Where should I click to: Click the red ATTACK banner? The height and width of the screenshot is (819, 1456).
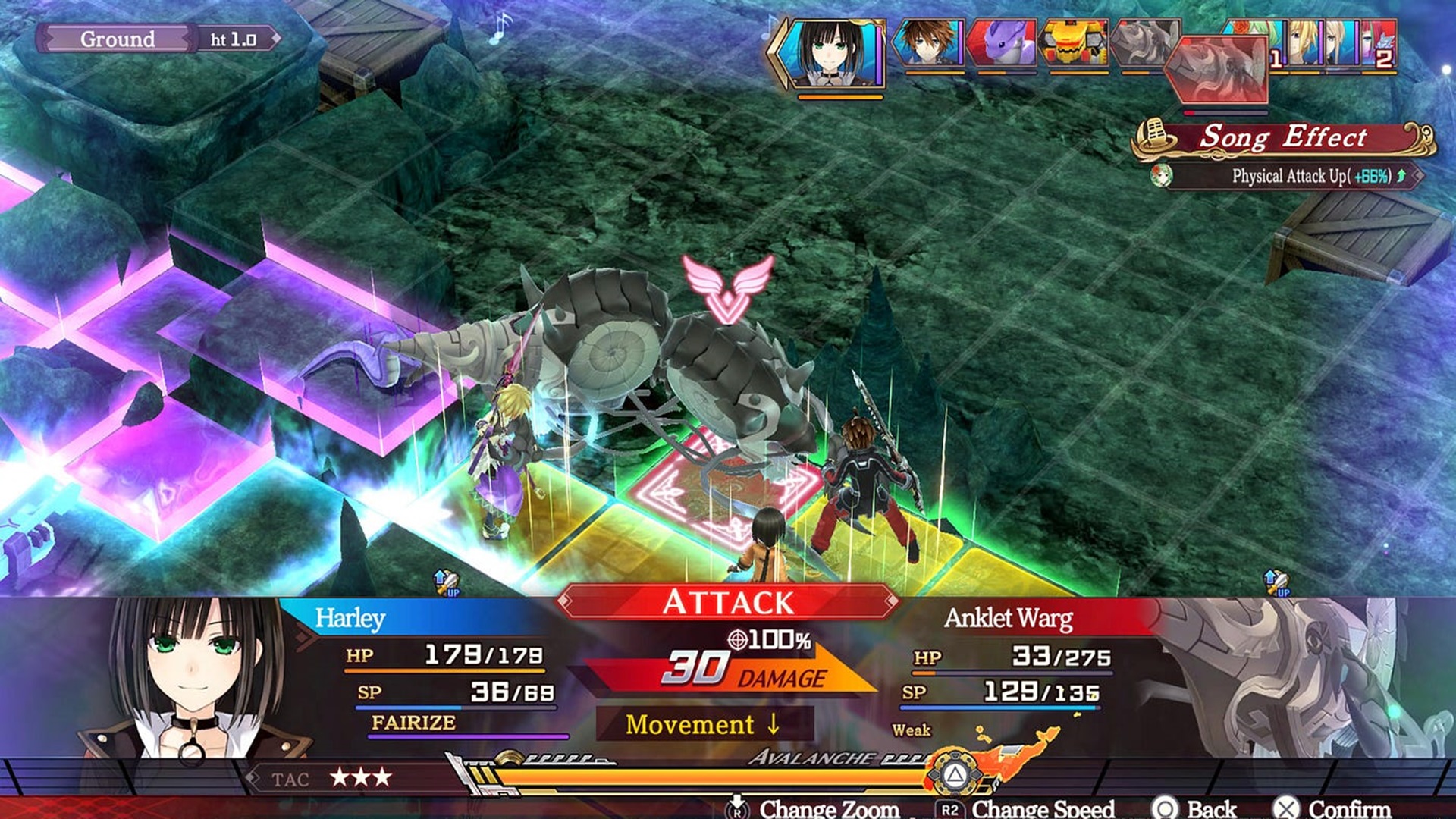[728, 603]
